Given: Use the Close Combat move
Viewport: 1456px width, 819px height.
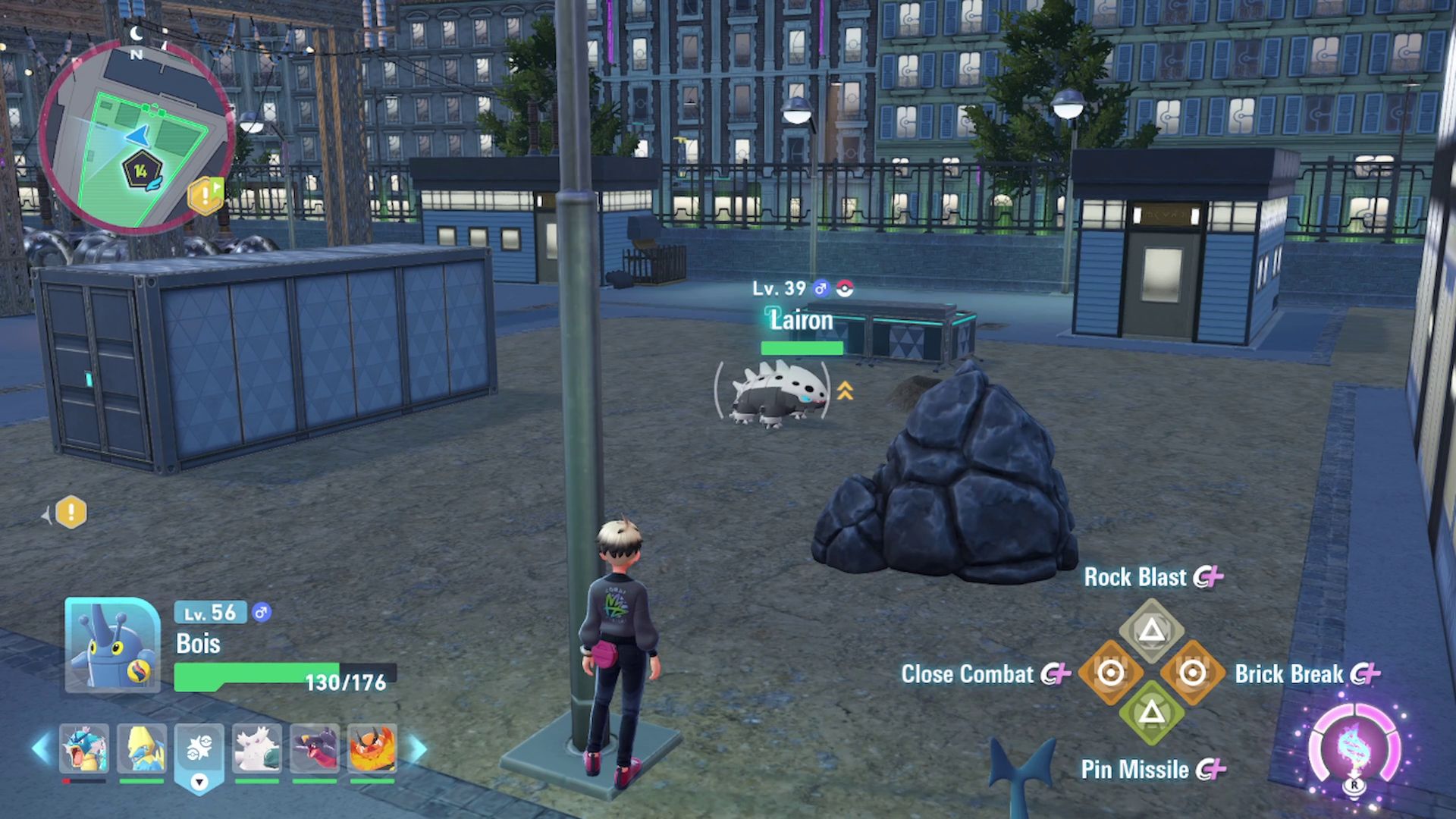Looking at the screenshot, I should click(x=1110, y=673).
